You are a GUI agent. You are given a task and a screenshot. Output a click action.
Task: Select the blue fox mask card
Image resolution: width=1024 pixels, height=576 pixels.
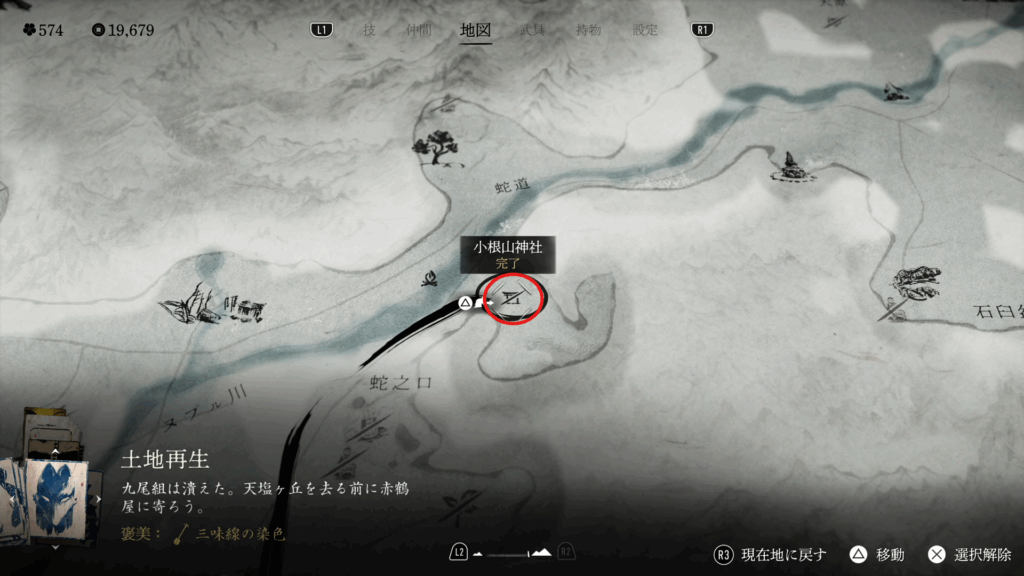[x=56, y=497]
